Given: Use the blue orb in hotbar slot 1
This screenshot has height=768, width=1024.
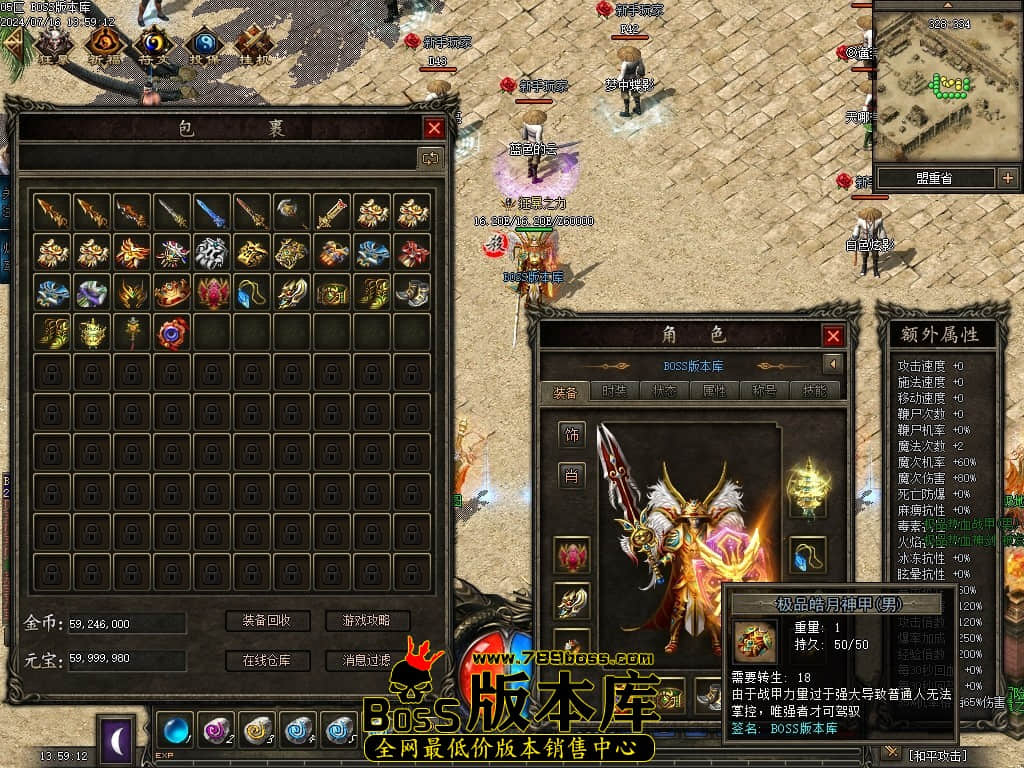Looking at the screenshot, I should coord(176,728).
